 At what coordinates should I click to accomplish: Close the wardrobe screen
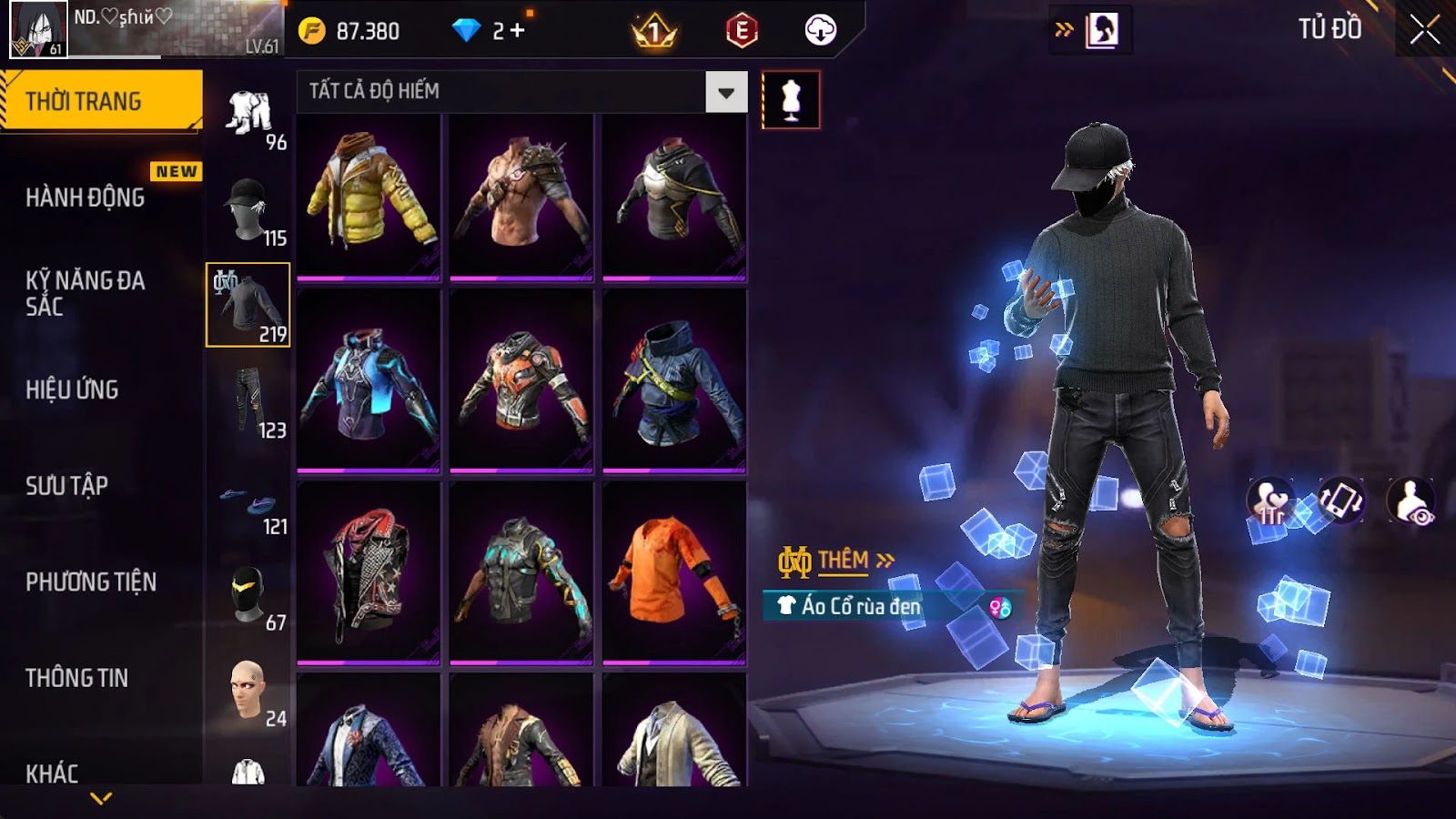(x=1424, y=30)
